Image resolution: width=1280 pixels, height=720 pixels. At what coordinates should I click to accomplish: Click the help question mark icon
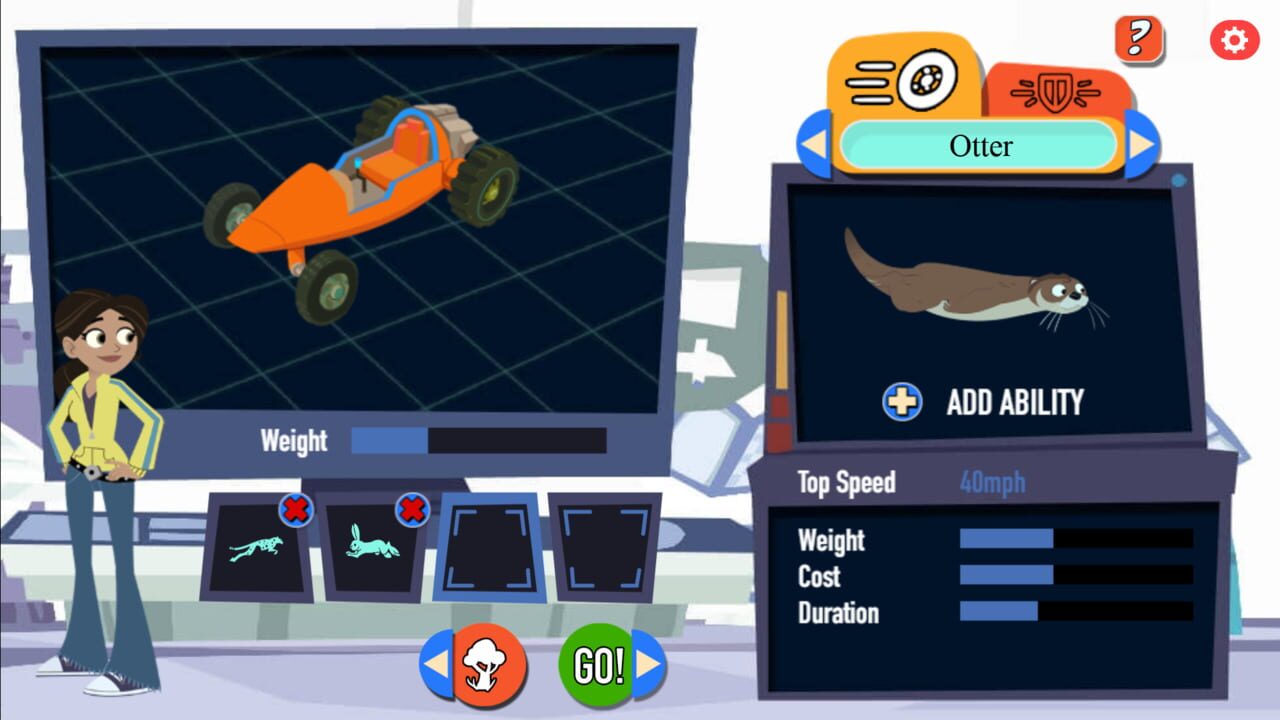tap(1137, 37)
